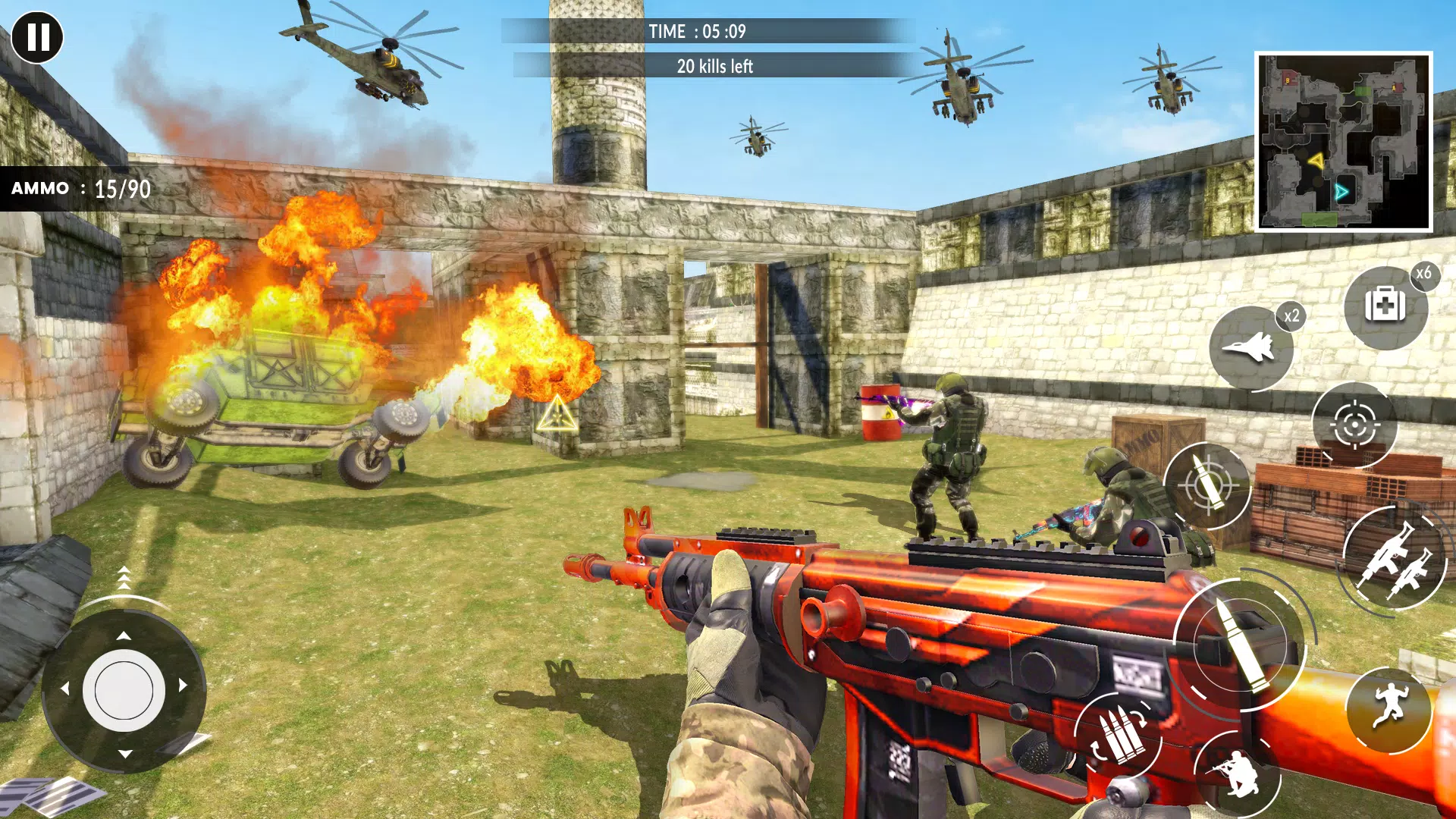
Task: Fire with the large bullet button
Action: pyautogui.click(x=1239, y=645)
